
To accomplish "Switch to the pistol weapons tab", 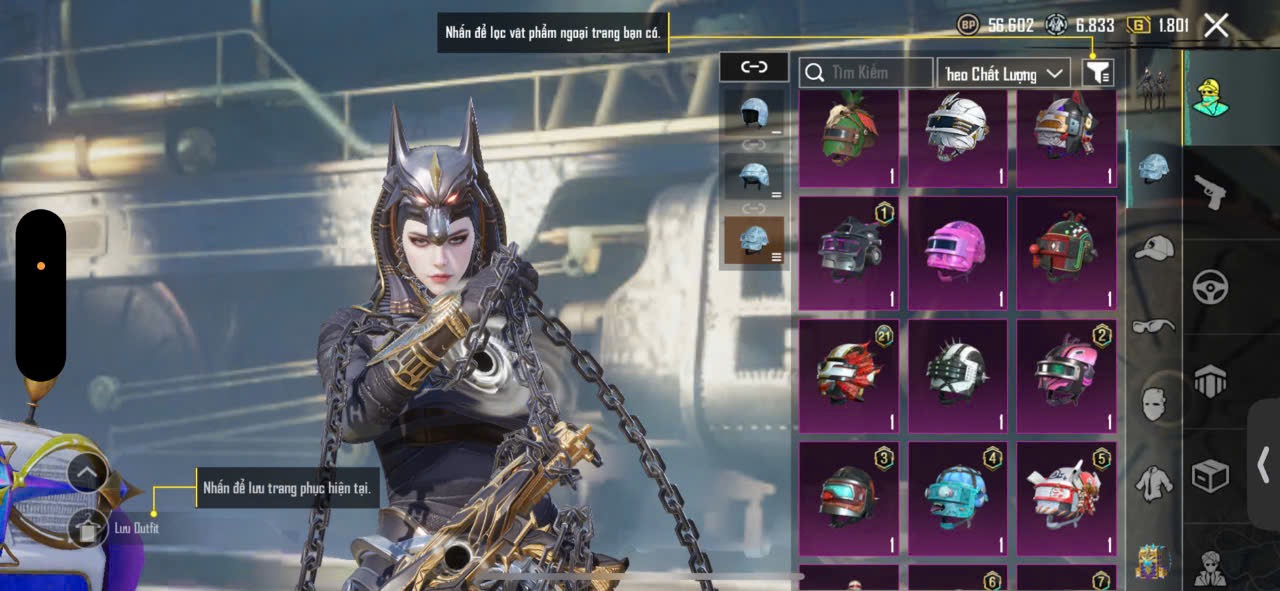I will click(1210, 191).
